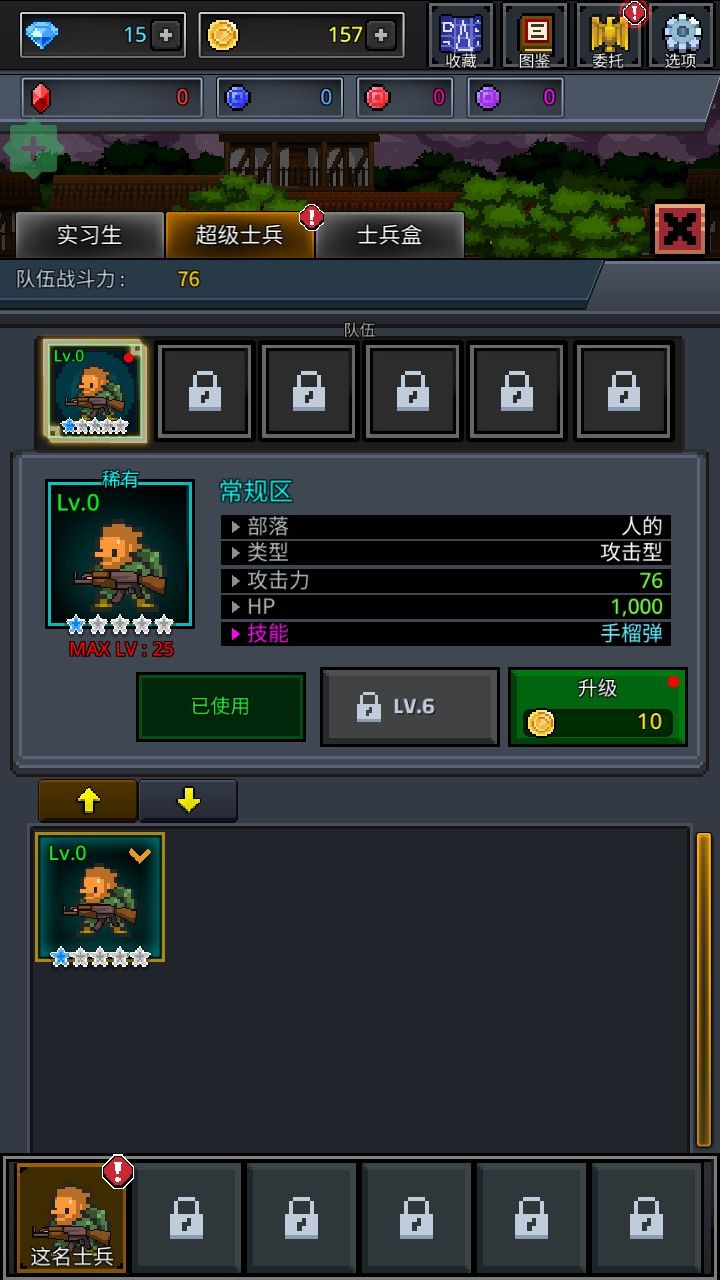The height and width of the screenshot is (1280, 720).
Task: Open the 选项 options gear
Action: click(681, 36)
